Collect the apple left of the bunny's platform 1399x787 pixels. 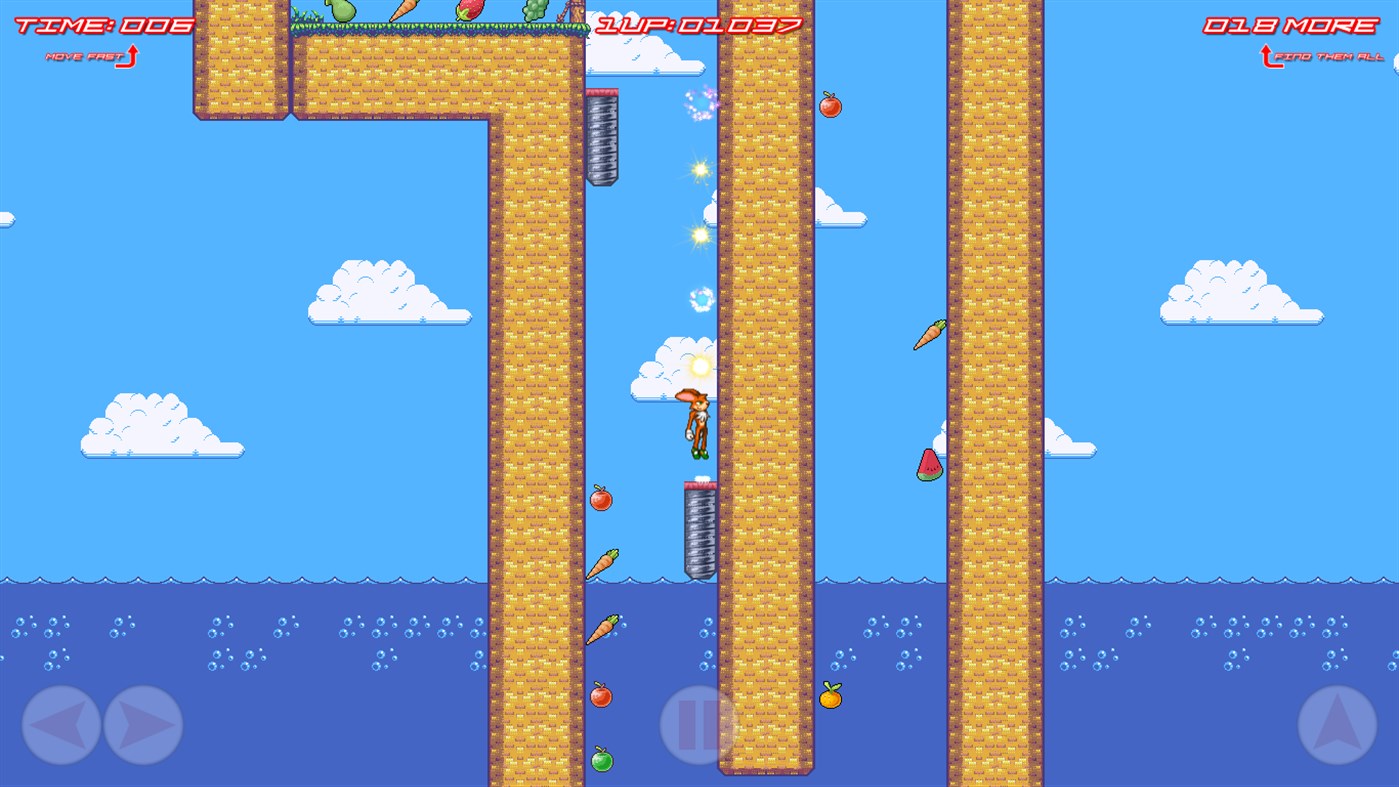point(600,498)
